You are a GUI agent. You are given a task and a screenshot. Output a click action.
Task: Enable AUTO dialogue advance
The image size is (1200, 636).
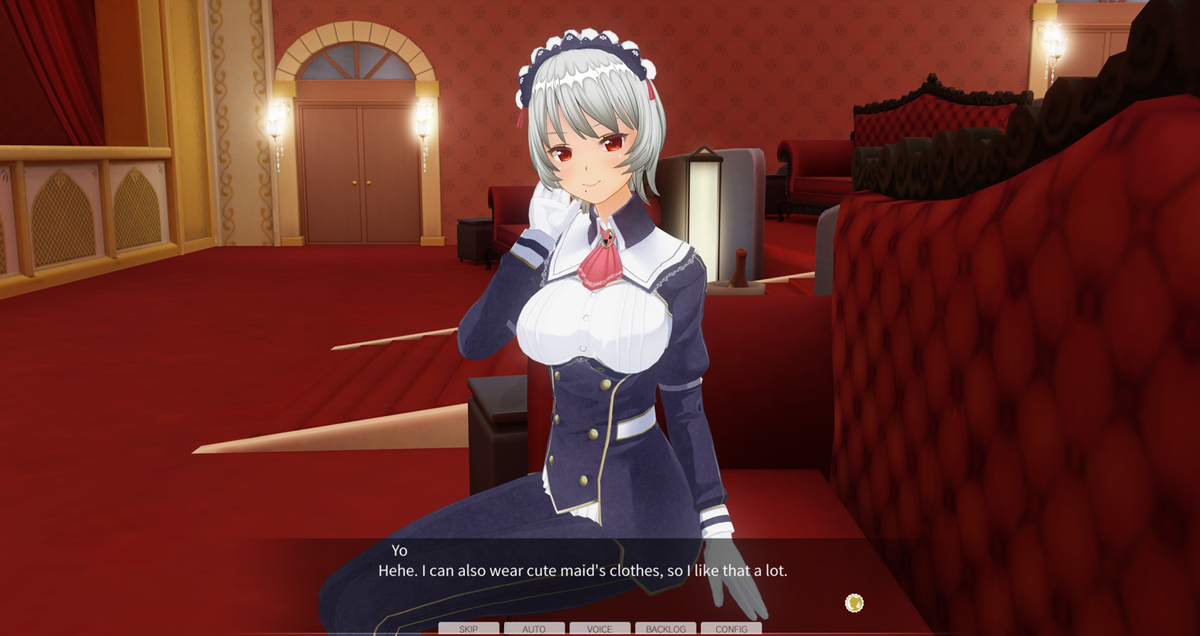point(534,629)
